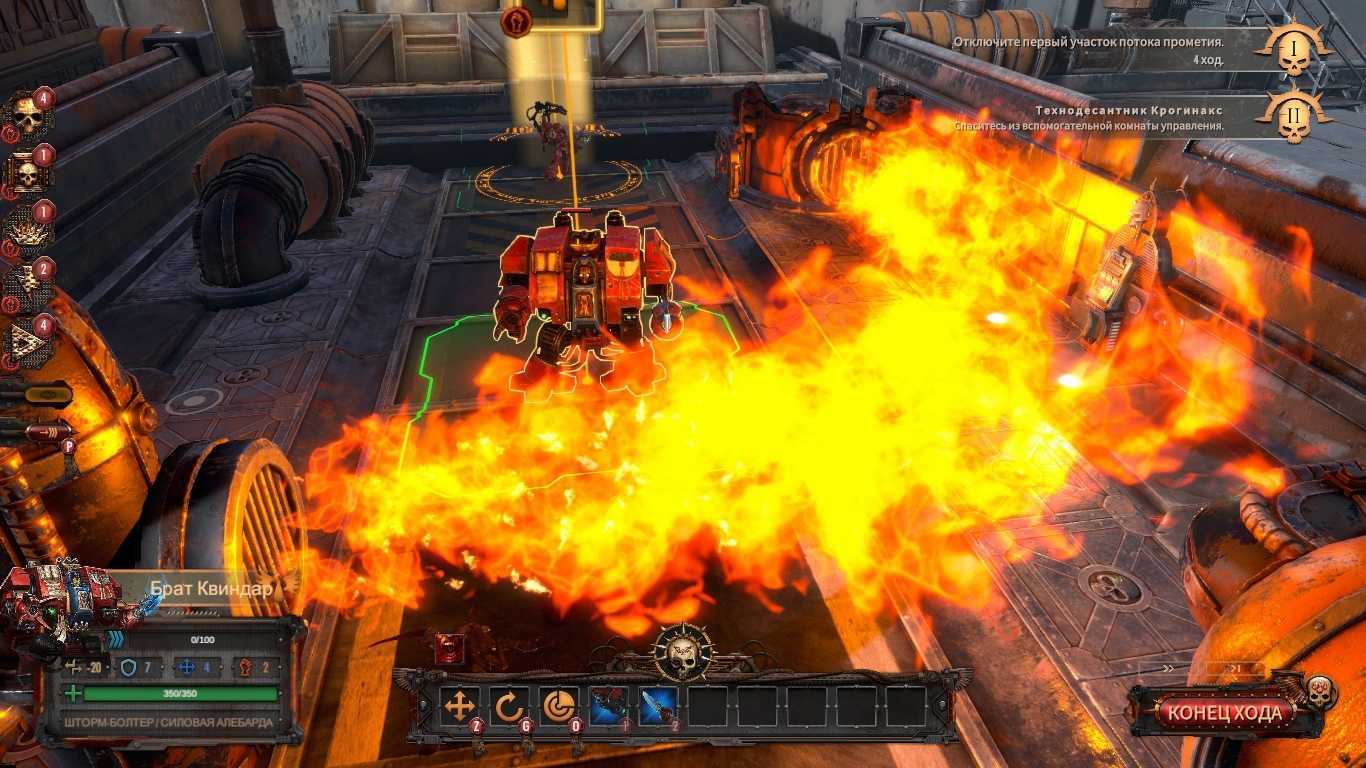Screen dimensions: 1366x768
Task: Select the move action with four arrows
Action: tap(460, 706)
